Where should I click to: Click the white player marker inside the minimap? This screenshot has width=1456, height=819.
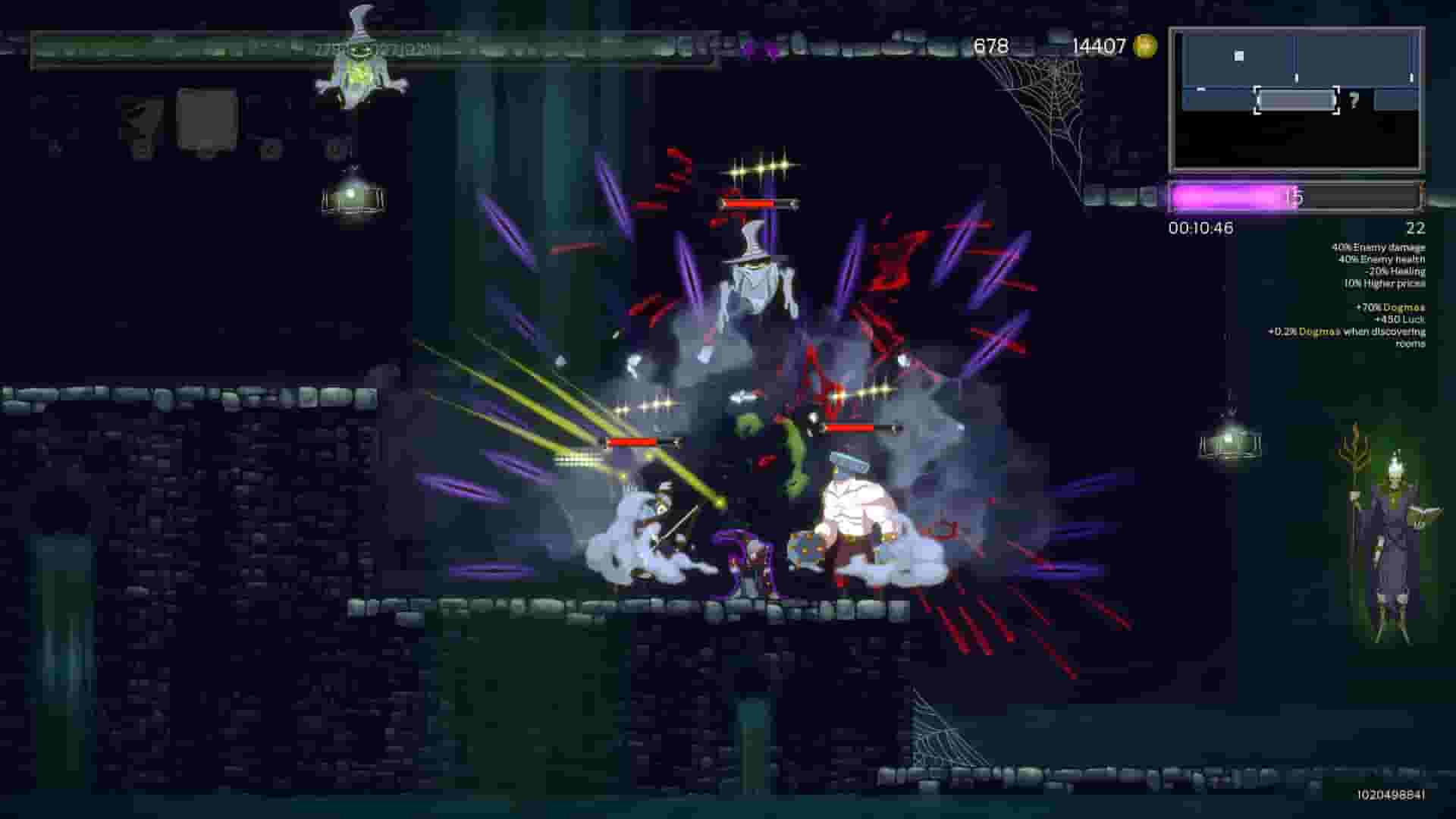[1238, 54]
